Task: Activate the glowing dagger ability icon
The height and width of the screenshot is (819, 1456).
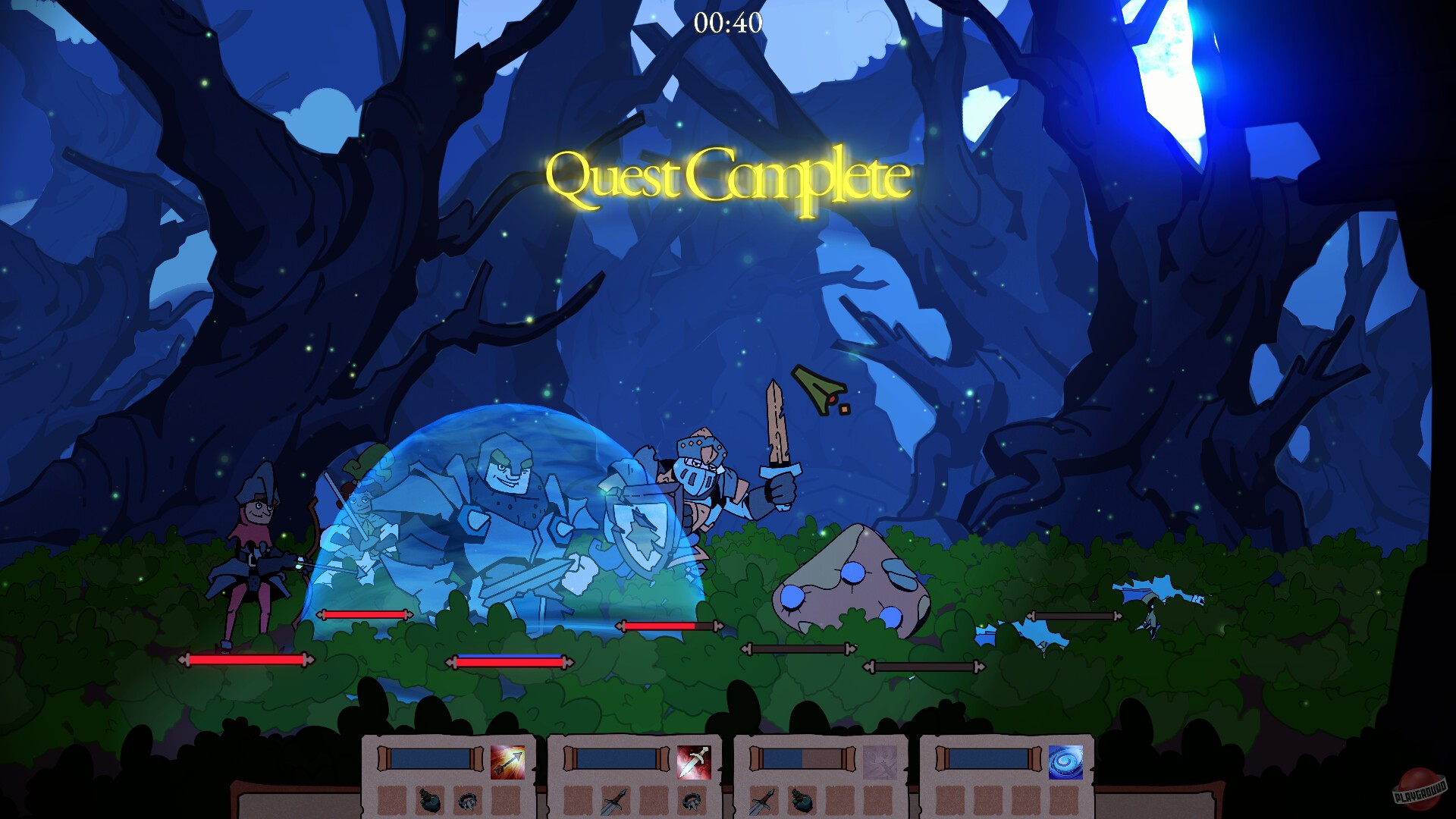Action: [x=695, y=762]
